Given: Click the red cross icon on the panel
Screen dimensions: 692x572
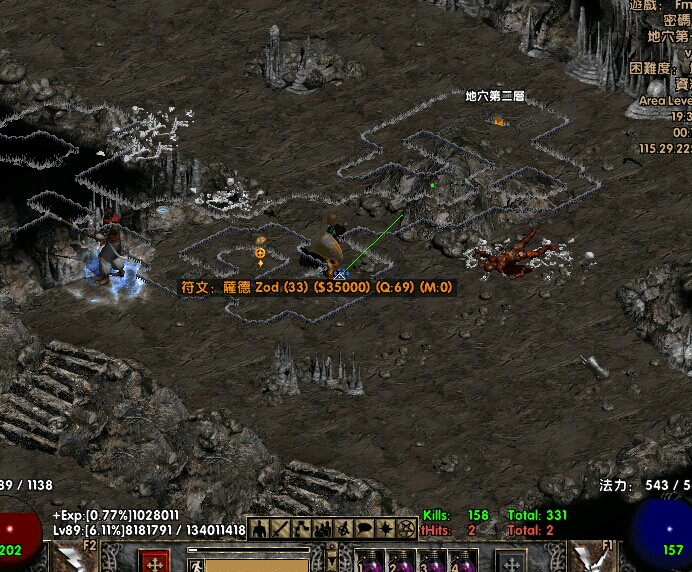Looking at the screenshot, I should tap(155, 561).
